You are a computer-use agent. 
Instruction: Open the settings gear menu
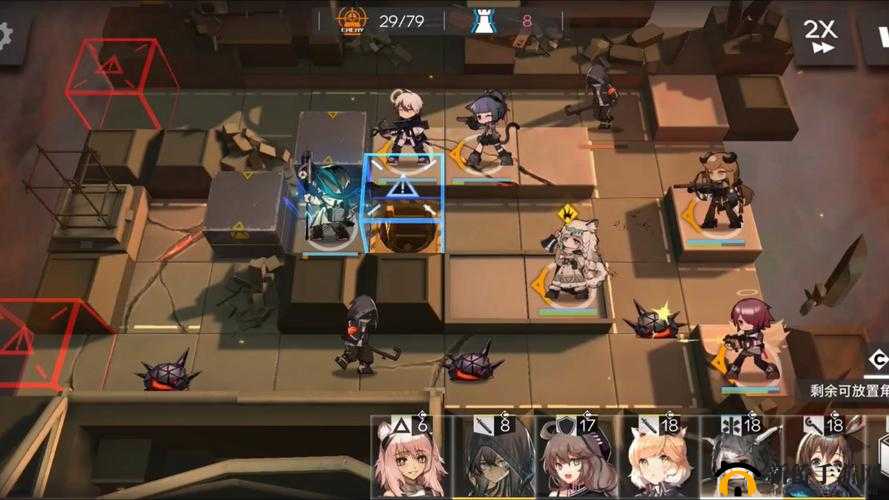pyautogui.click(x=7, y=35)
